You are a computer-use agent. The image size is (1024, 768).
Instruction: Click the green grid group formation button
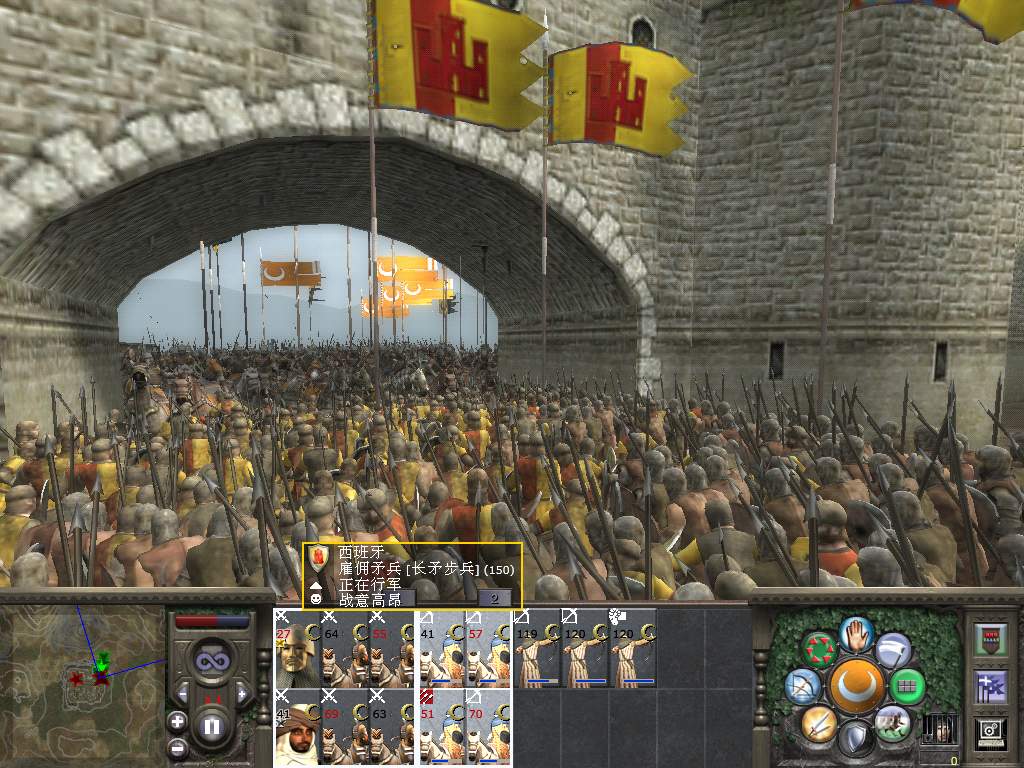coord(907,686)
